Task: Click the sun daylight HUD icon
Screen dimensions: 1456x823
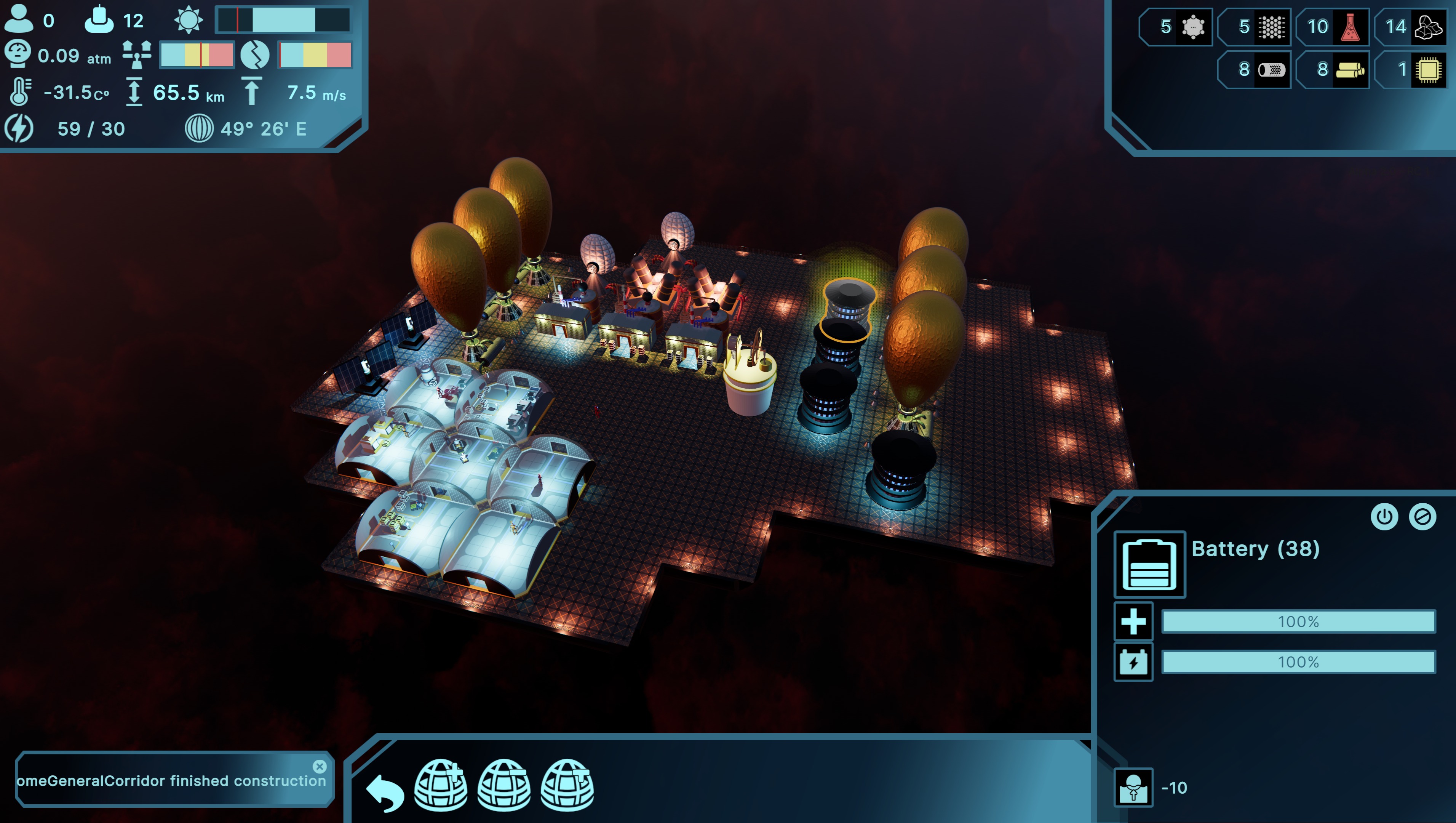Action: click(188, 20)
